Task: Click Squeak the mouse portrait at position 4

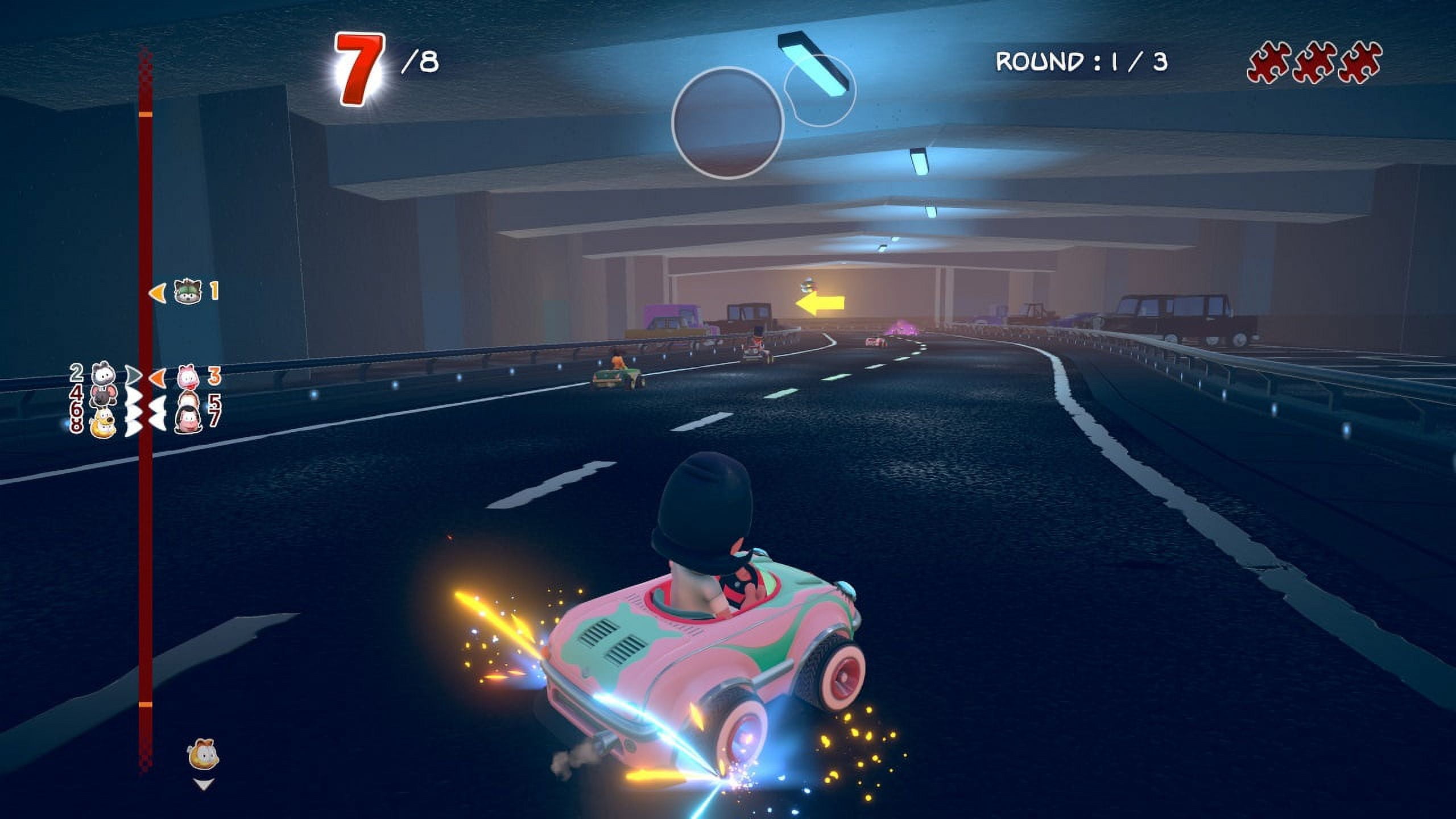Action: (103, 396)
